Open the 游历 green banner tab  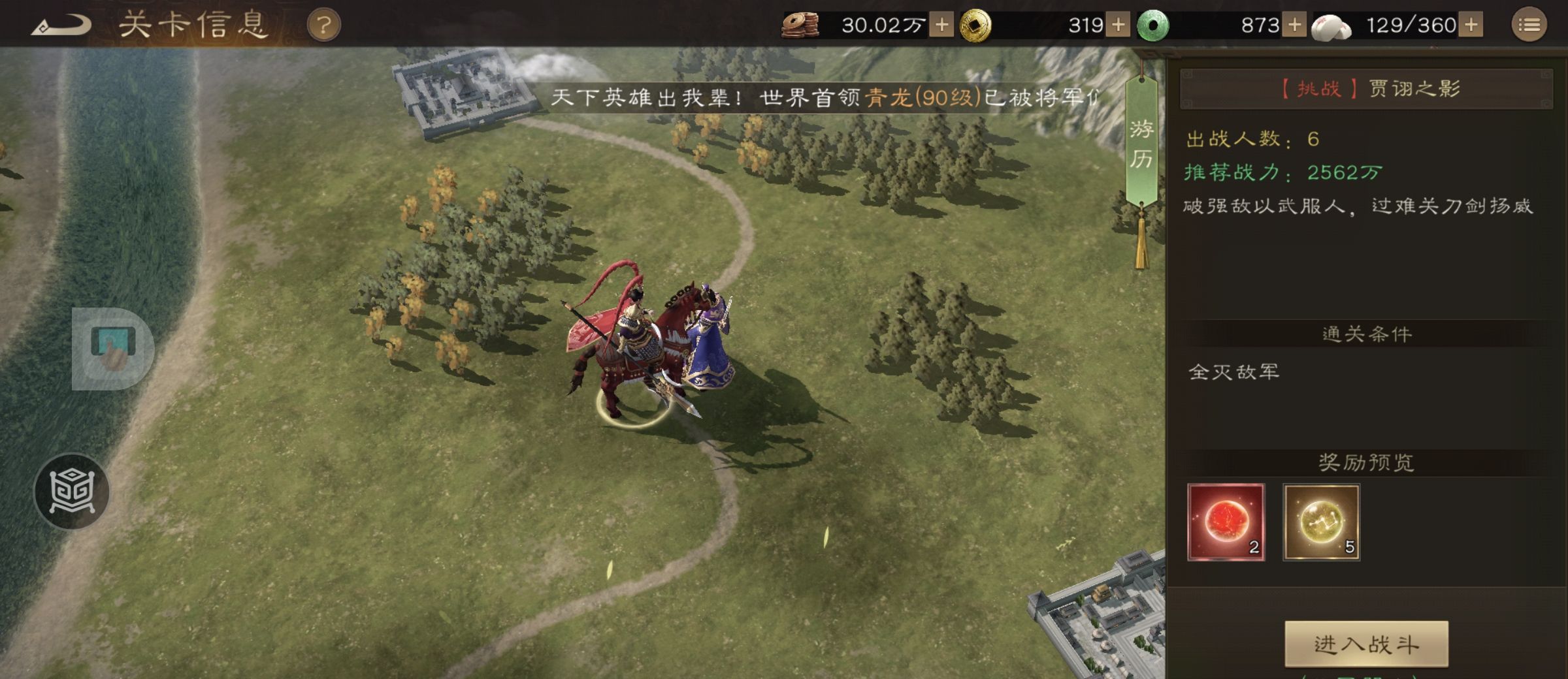pos(1141,144)
